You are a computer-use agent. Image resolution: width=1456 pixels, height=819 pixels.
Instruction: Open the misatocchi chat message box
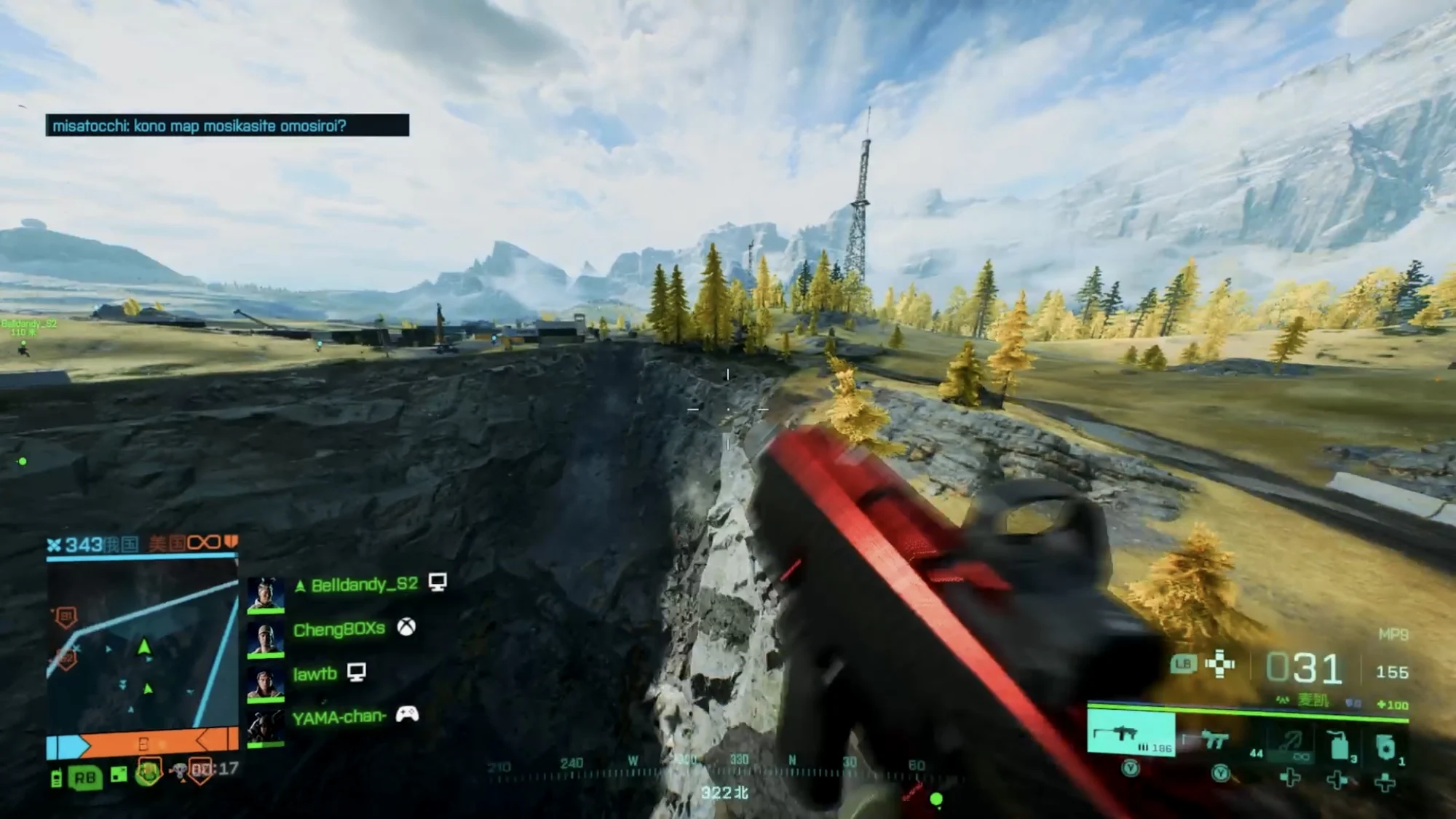click(227, 125)
